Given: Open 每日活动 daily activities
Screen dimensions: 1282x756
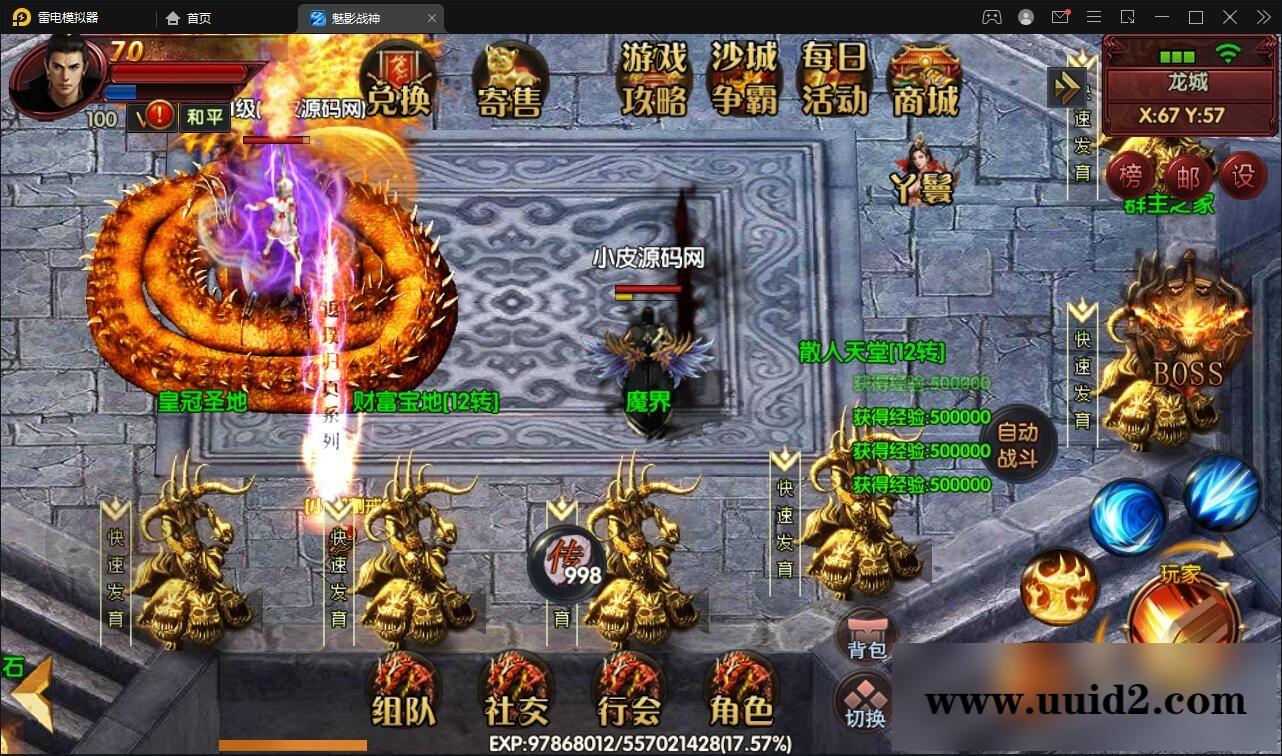Looking at the screenshot, I should (x=834, y=78).
